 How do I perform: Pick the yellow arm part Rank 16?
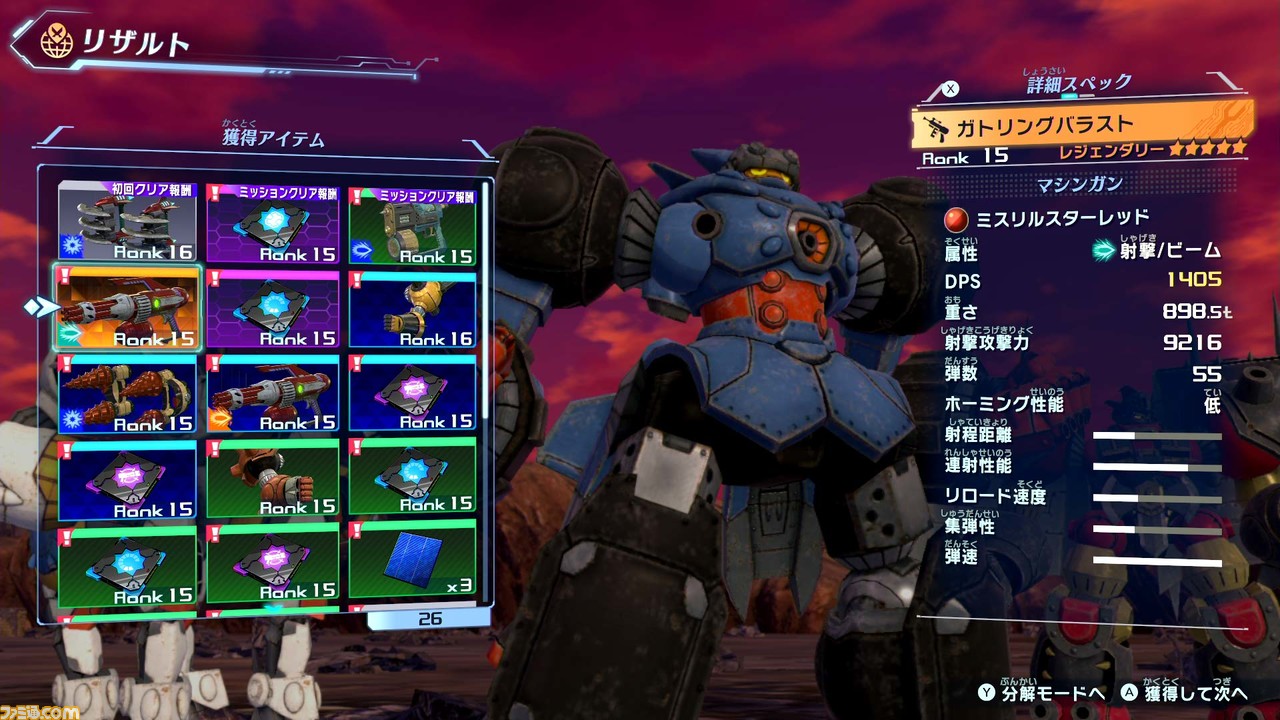click(x=412, y=309)
